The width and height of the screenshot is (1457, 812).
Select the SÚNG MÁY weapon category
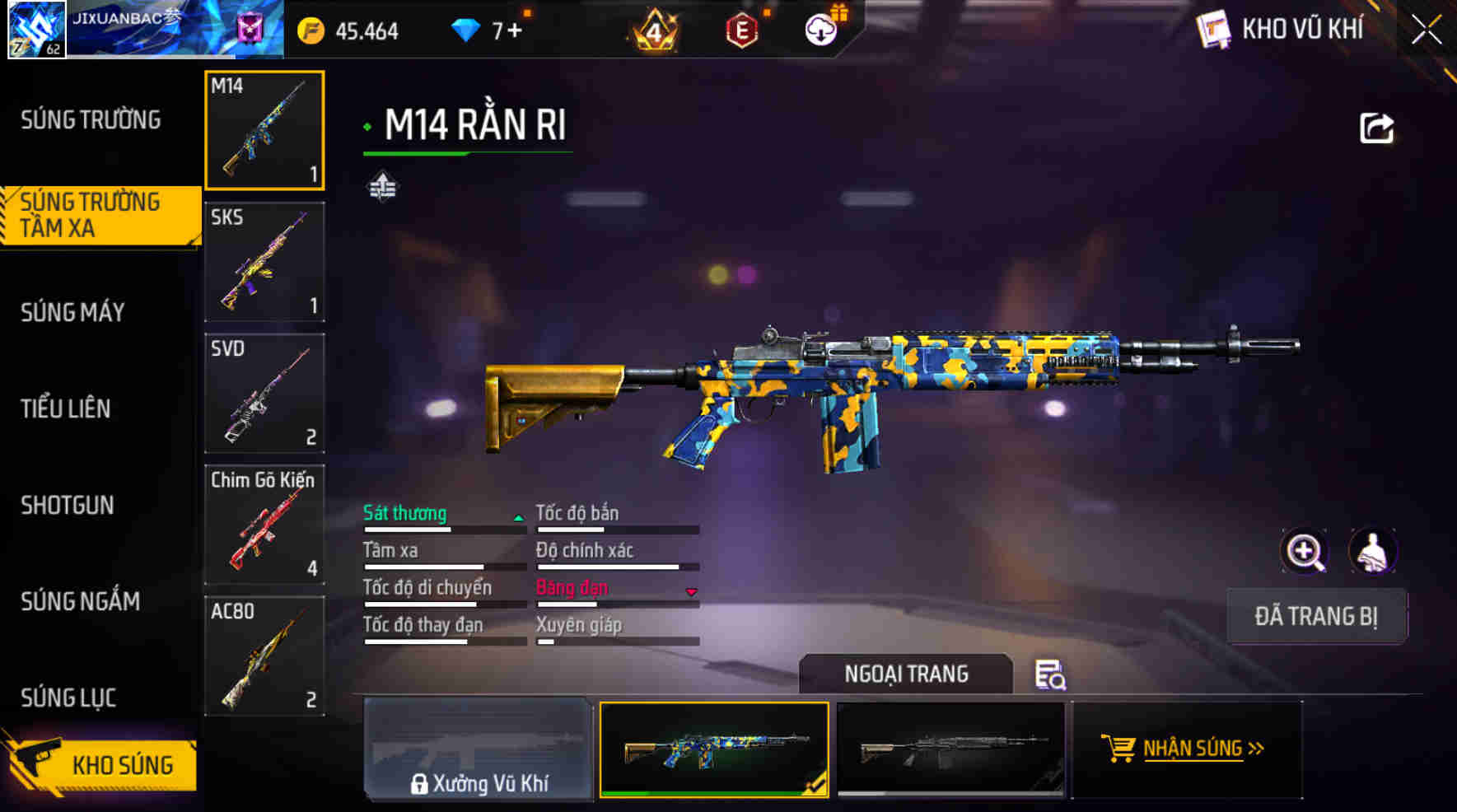(72, 313)
